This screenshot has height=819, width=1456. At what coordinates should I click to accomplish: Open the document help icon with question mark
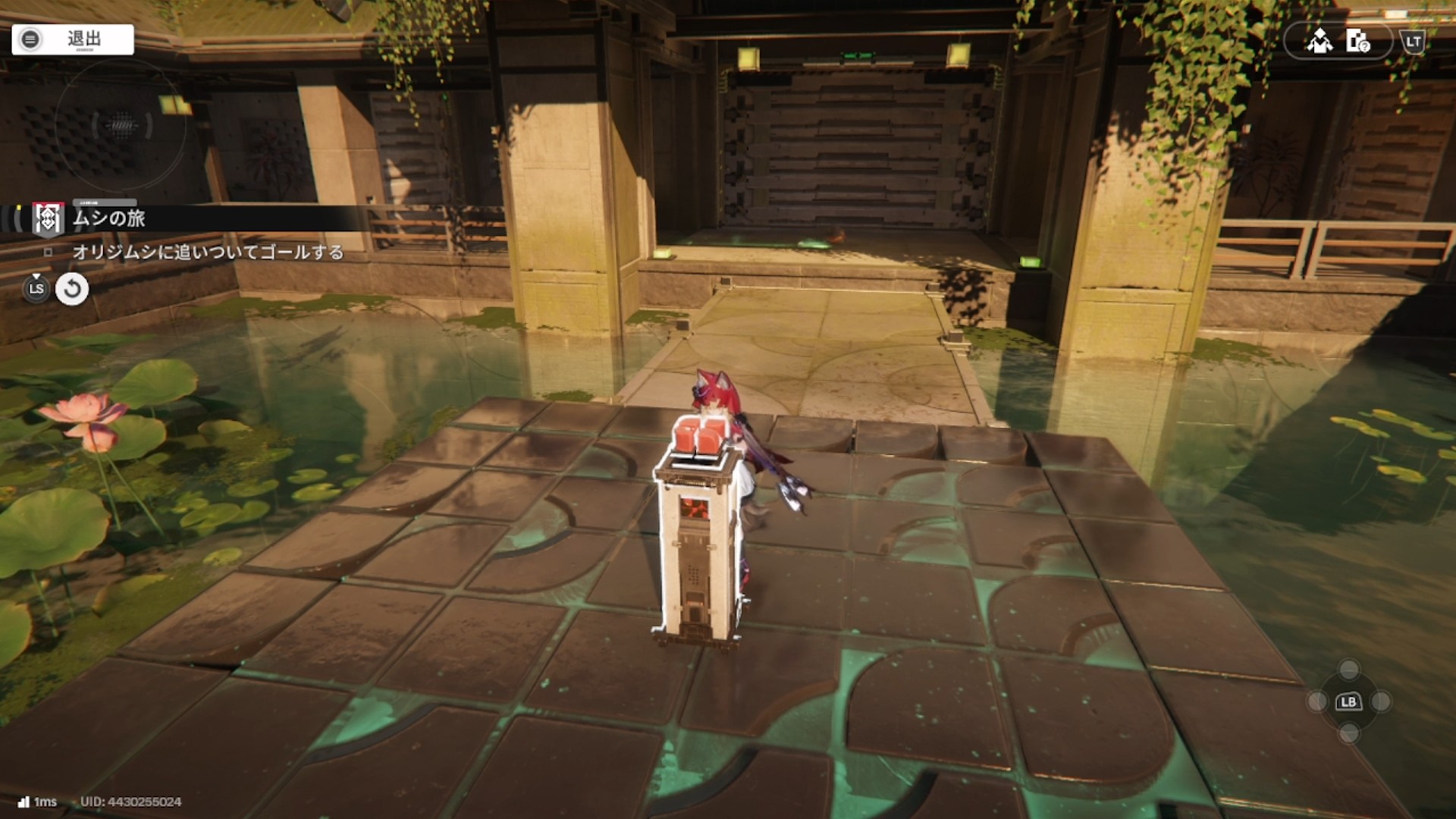1357,41
